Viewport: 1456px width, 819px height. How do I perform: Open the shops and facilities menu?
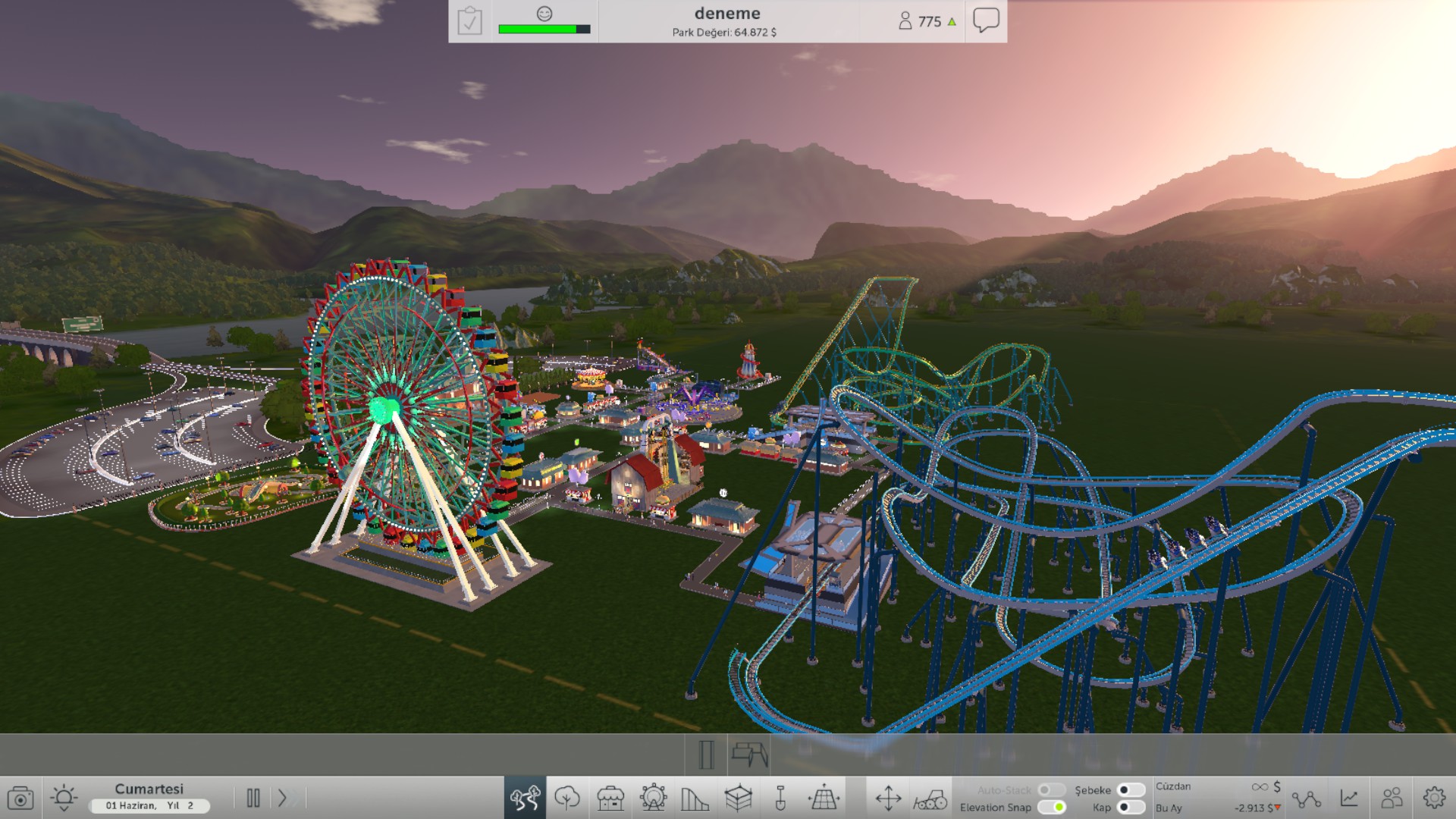(x=611, y=797)
